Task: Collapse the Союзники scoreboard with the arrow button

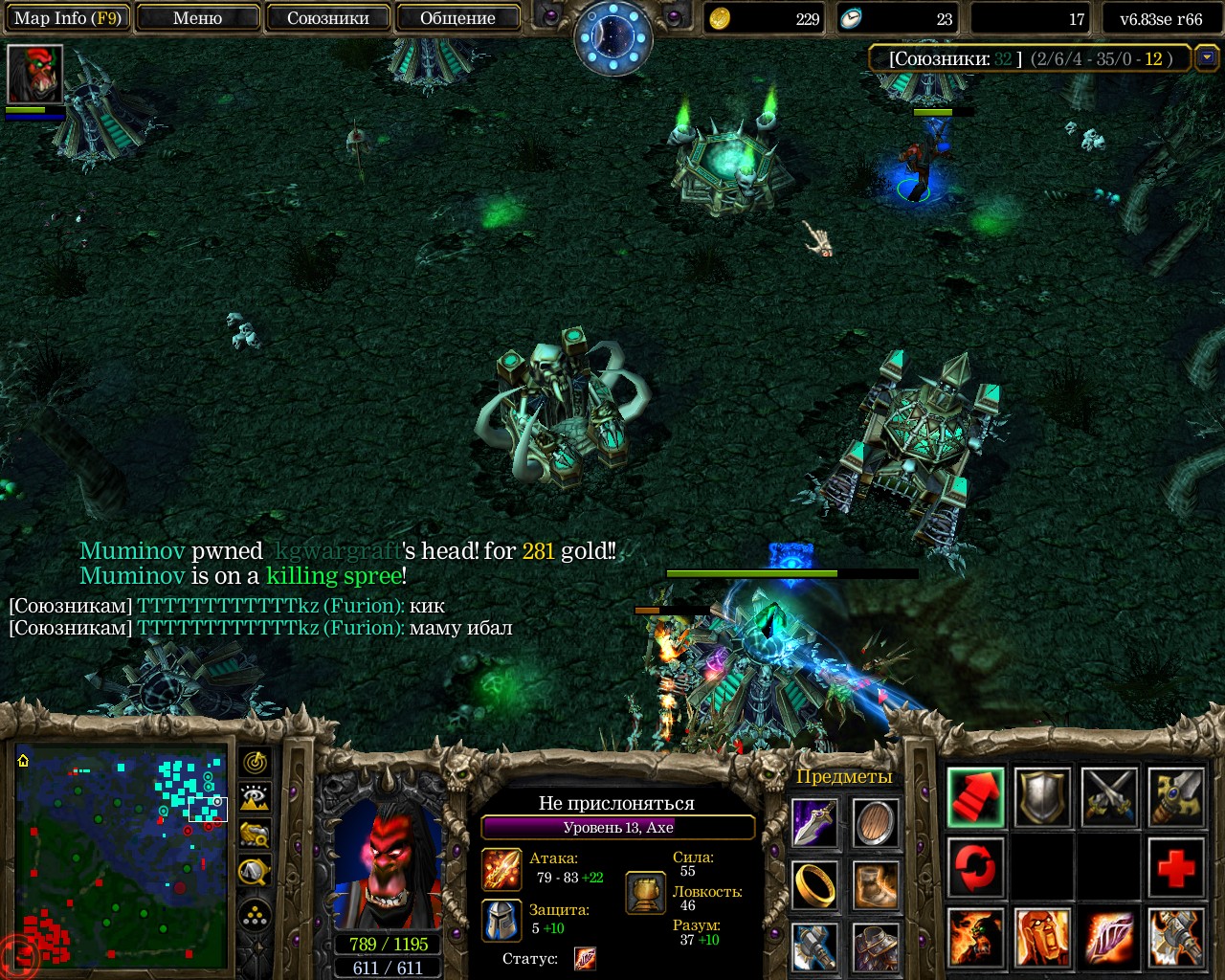Action: click(x=1207, y=58)
